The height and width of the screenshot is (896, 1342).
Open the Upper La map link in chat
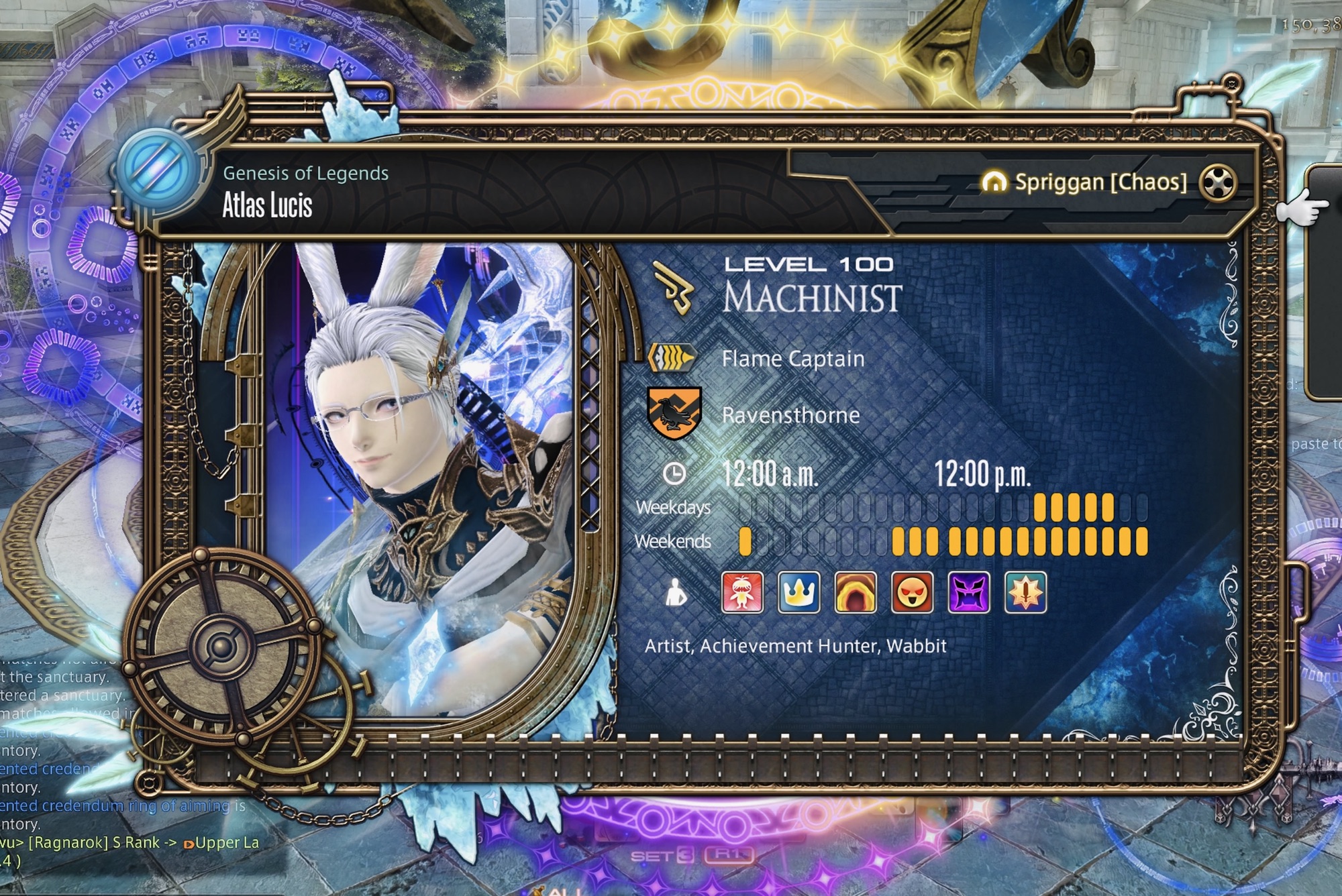[225, 843]
